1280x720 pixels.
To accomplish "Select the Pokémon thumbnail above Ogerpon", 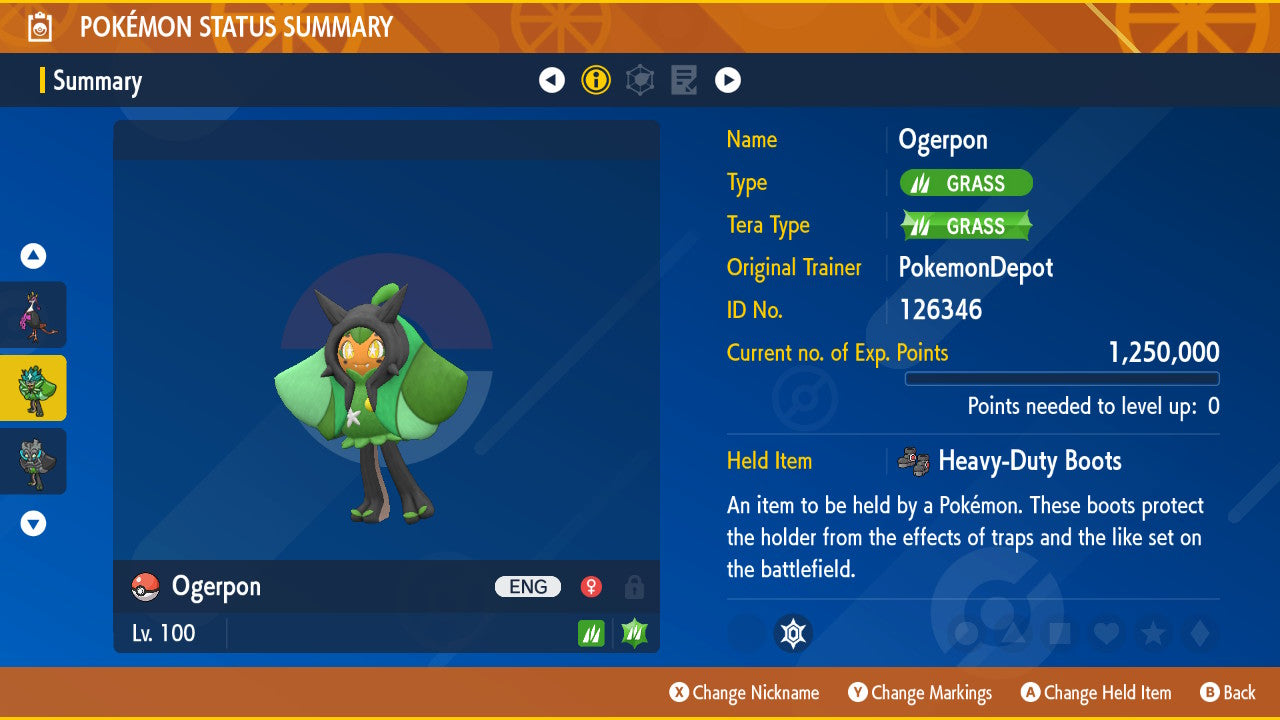I will pos(34,315).
